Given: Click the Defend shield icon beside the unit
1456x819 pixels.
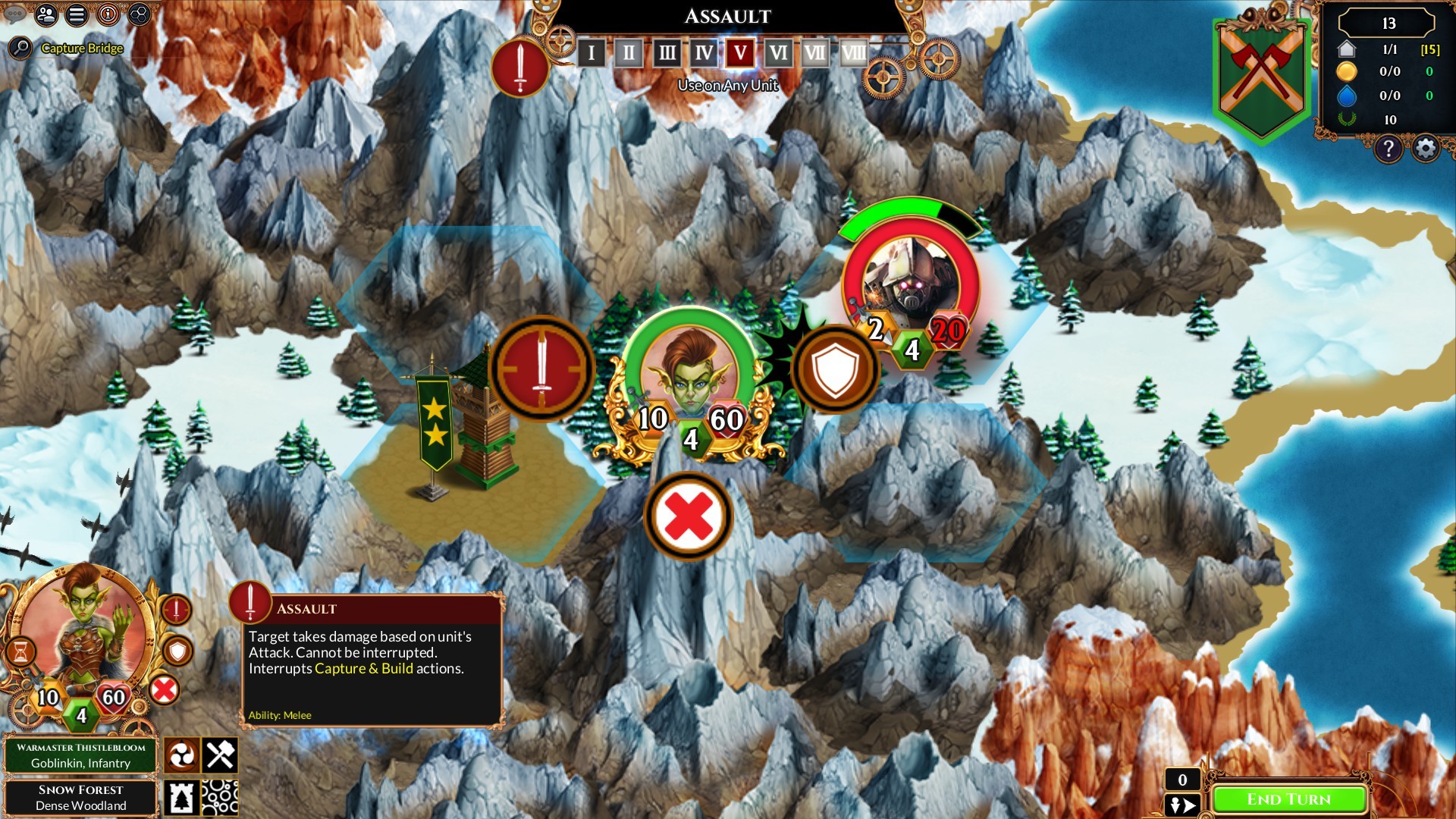Looking at the screenshot, I should click(836, 369).
